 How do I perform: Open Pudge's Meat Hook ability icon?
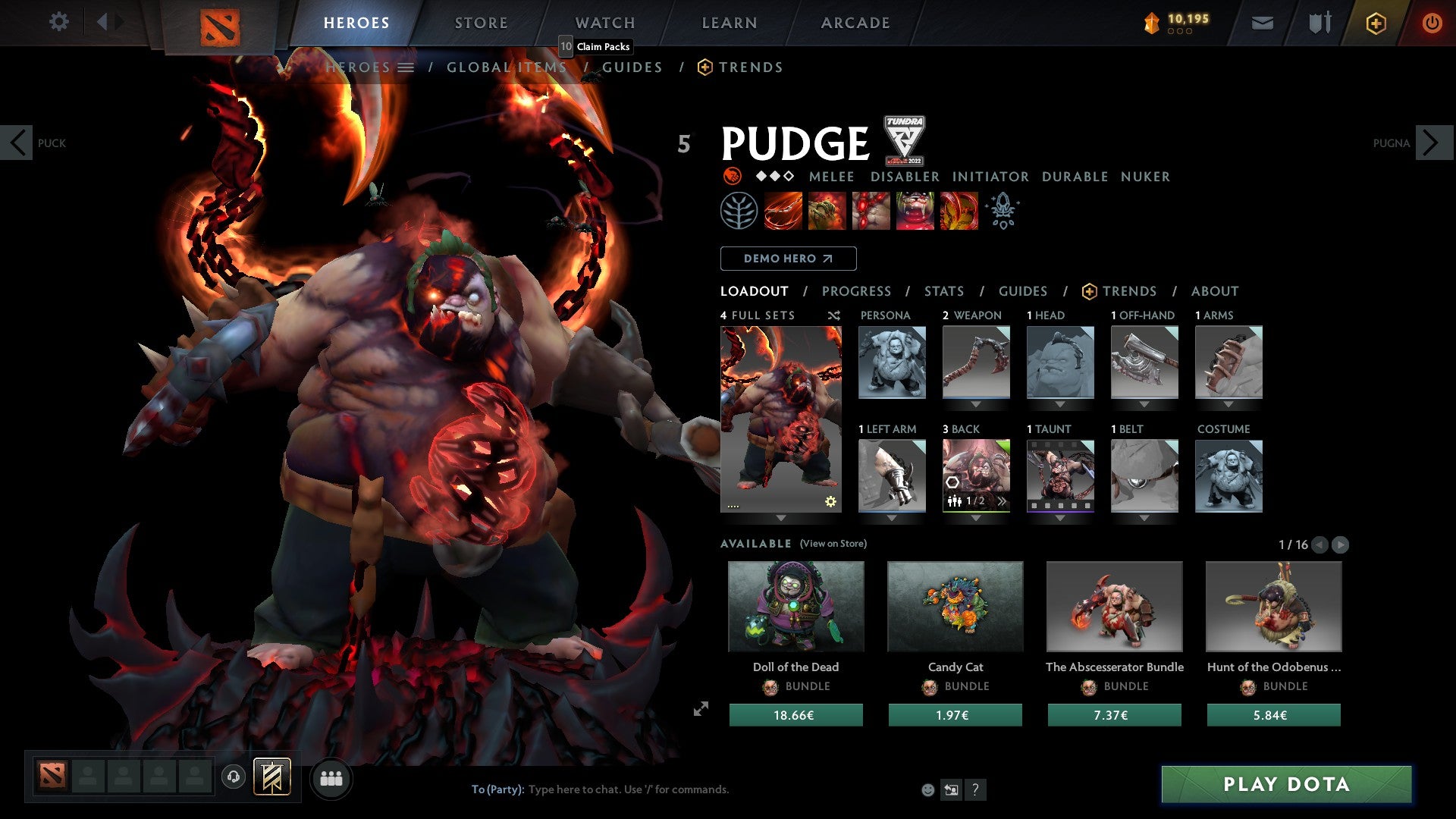click(x=782, y=211)
